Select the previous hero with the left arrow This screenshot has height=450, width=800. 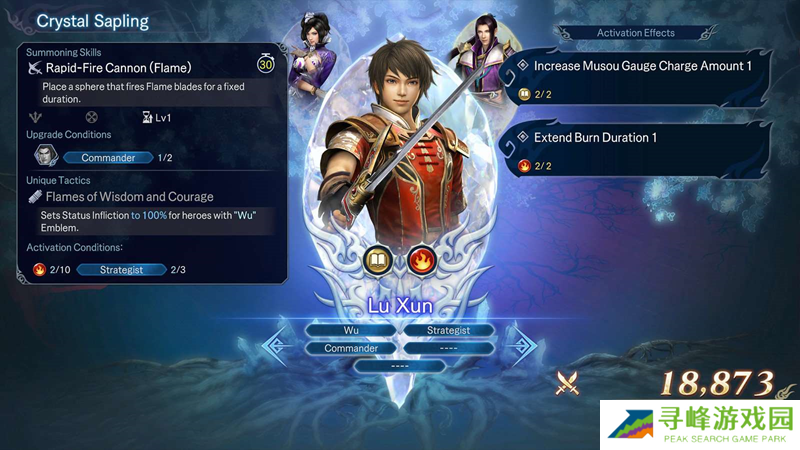coord(278,345)
